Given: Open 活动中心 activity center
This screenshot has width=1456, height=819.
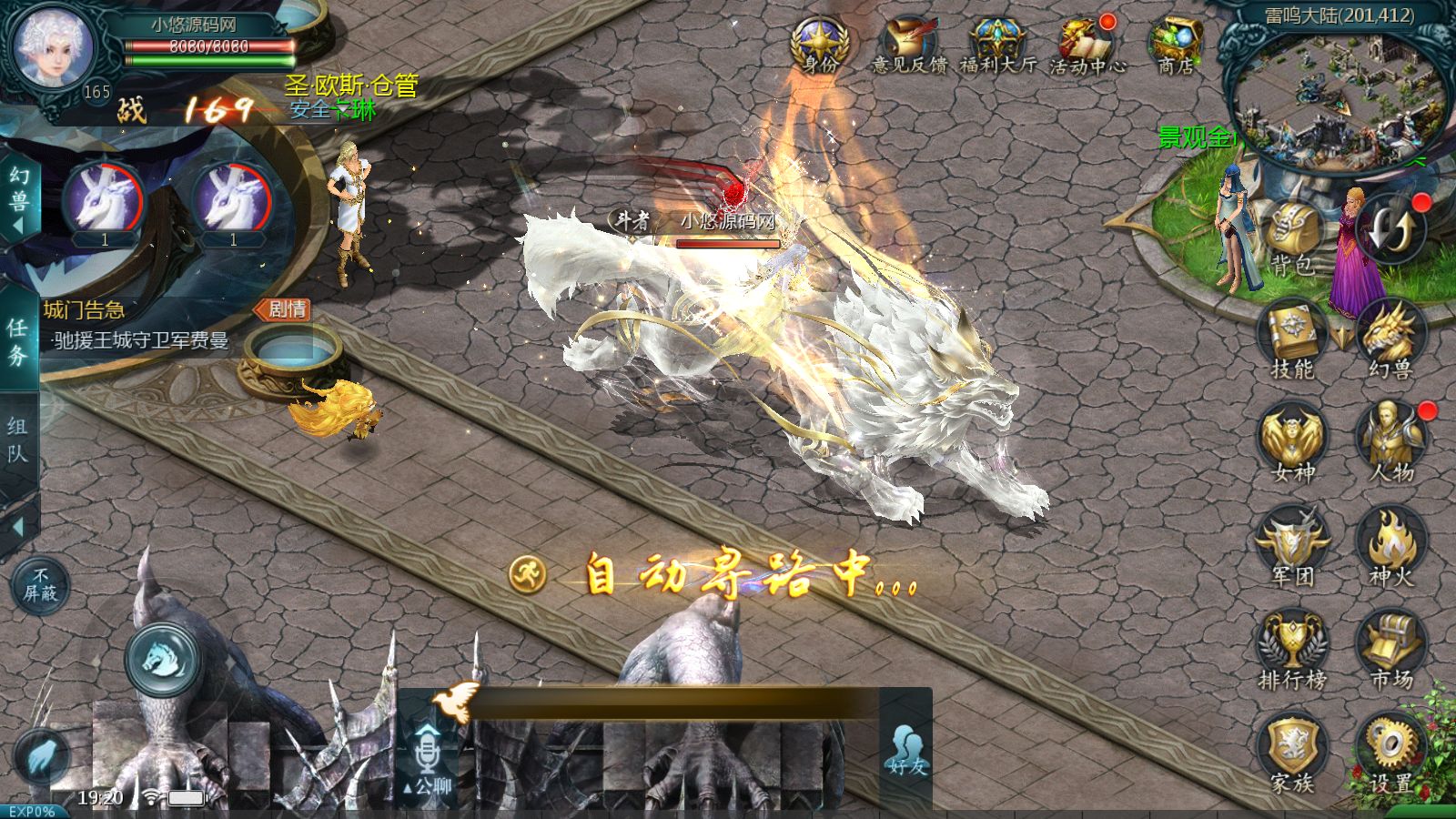Looking at the screenshot, I should (x=1087, y=45).
